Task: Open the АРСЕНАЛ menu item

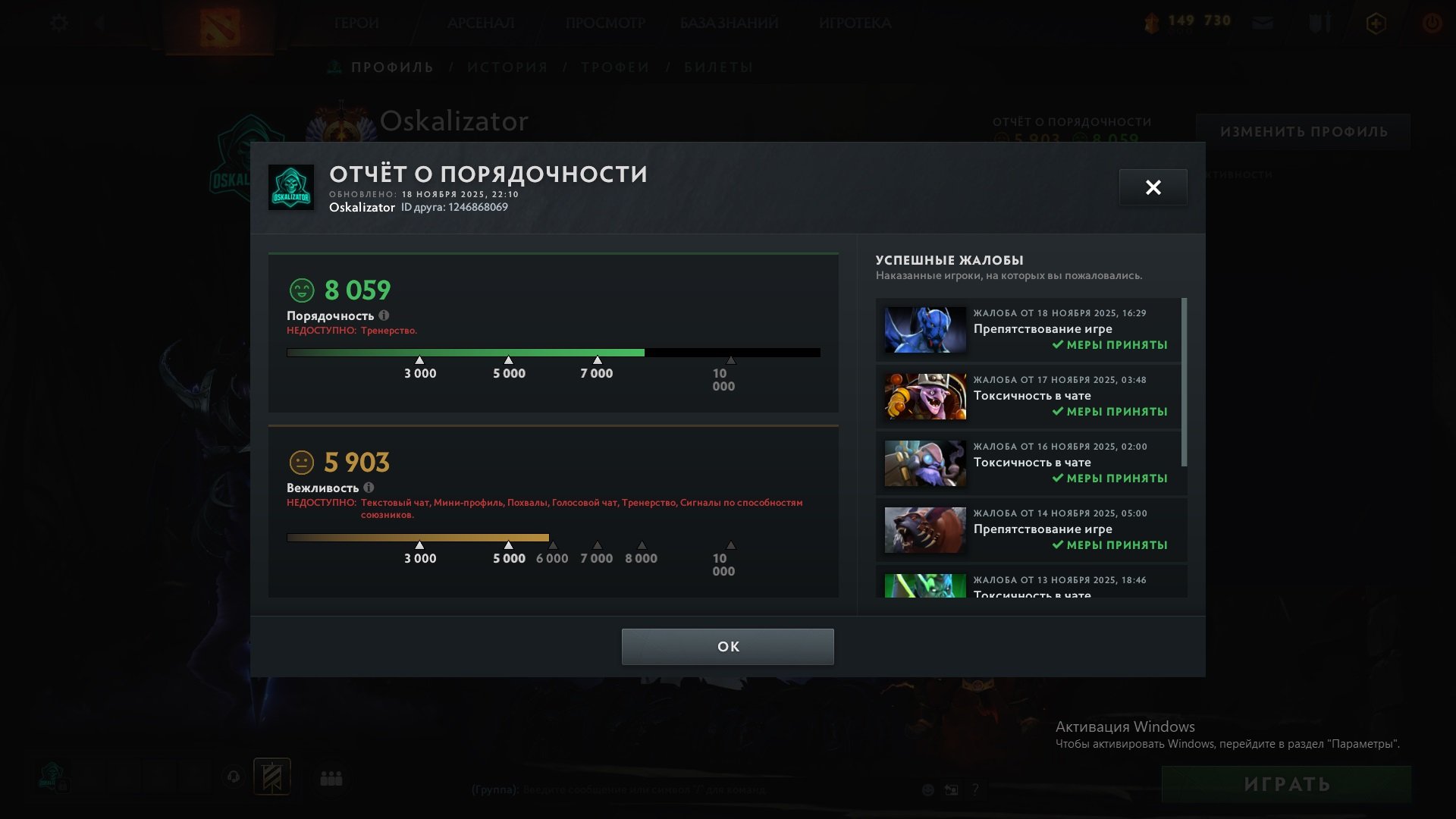Action: (481, 24)
